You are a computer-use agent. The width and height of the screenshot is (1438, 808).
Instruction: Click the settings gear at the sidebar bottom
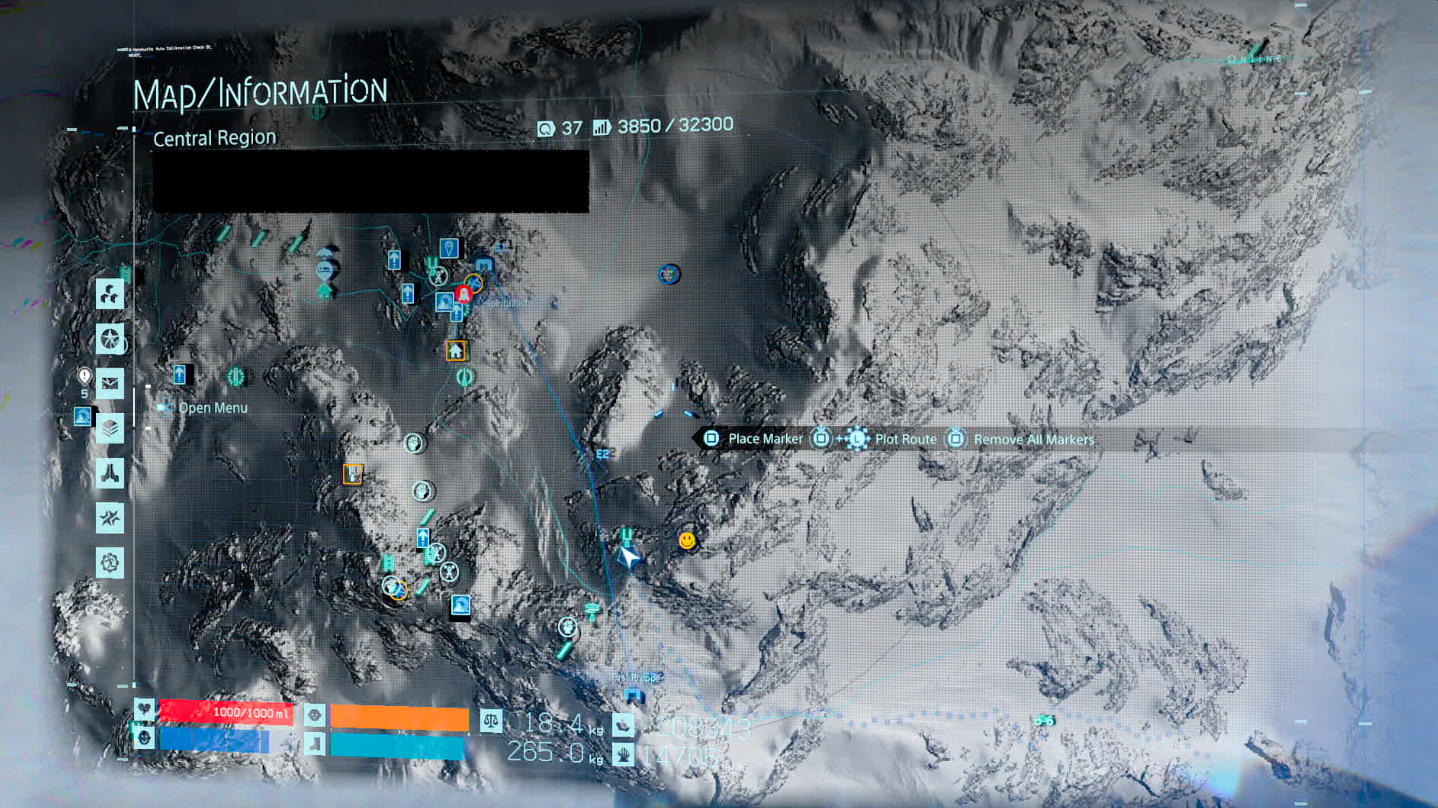coord(110,562)
